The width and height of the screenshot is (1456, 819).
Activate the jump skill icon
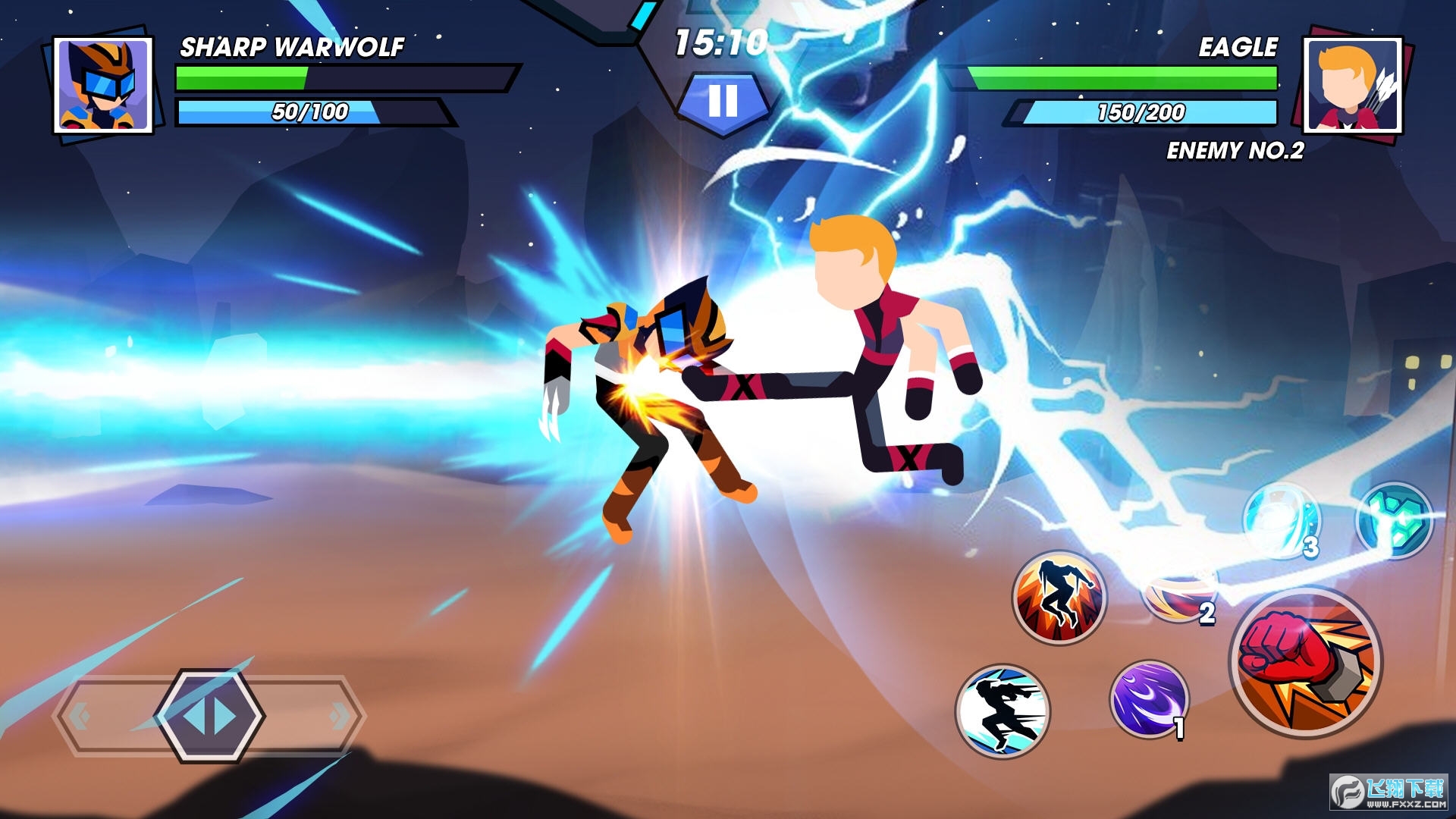pos(1059,597)
